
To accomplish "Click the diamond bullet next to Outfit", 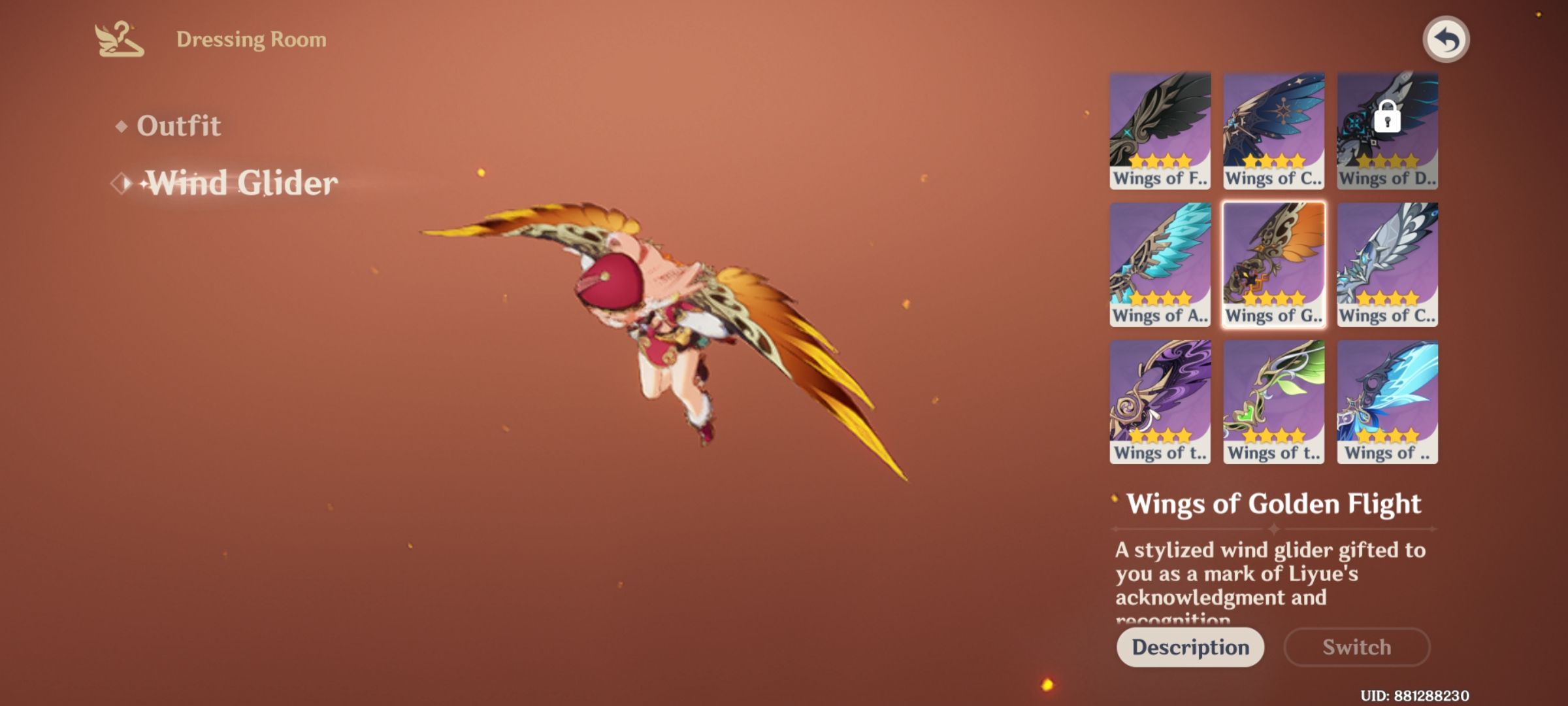I will tap(121, 126).
